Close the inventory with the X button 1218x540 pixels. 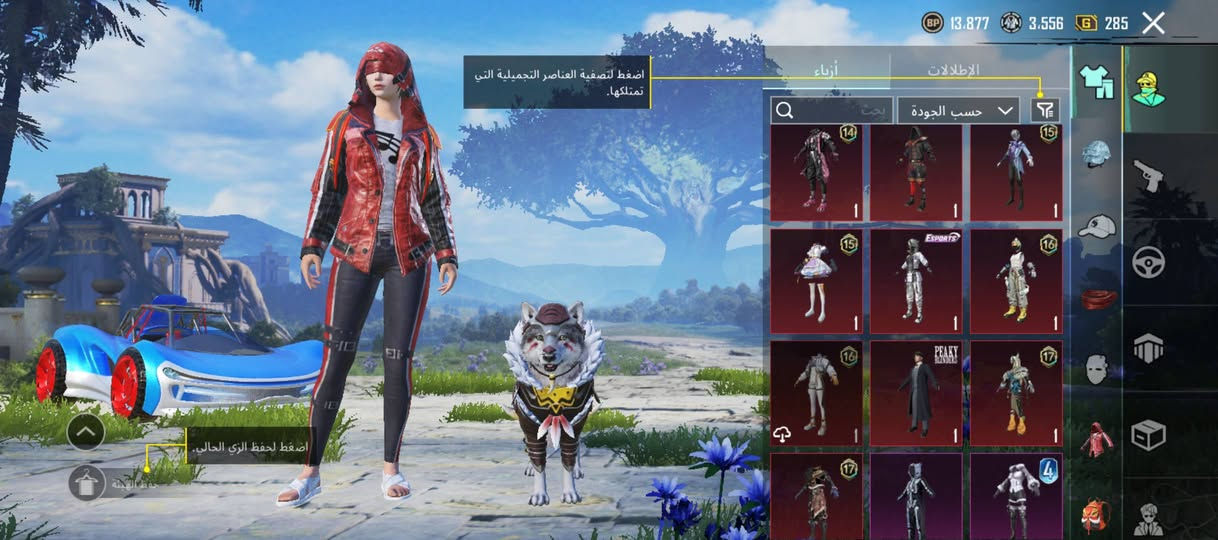(x=1153, y=23)
